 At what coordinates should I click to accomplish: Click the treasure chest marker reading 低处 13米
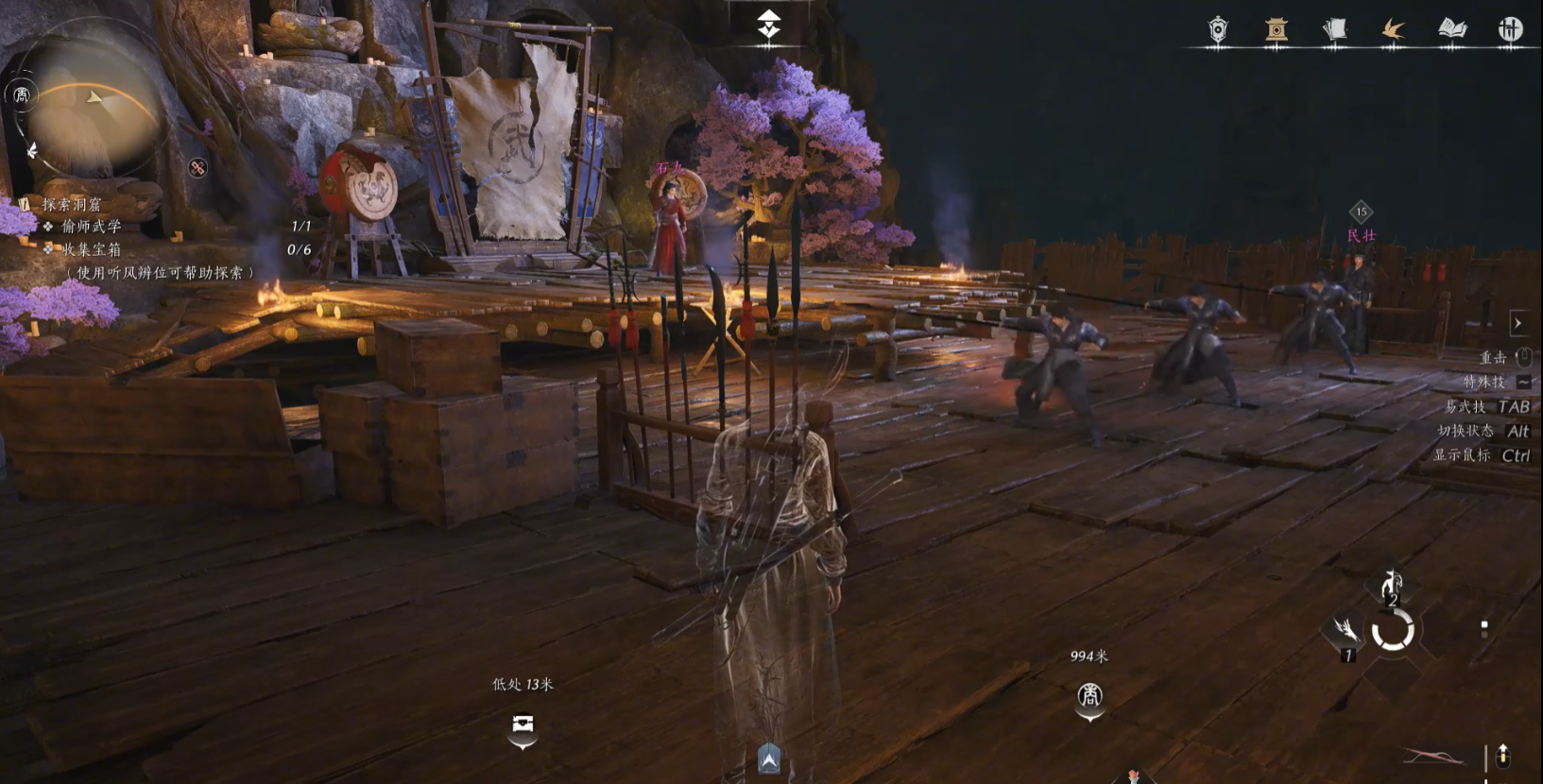tap(523, 724)
